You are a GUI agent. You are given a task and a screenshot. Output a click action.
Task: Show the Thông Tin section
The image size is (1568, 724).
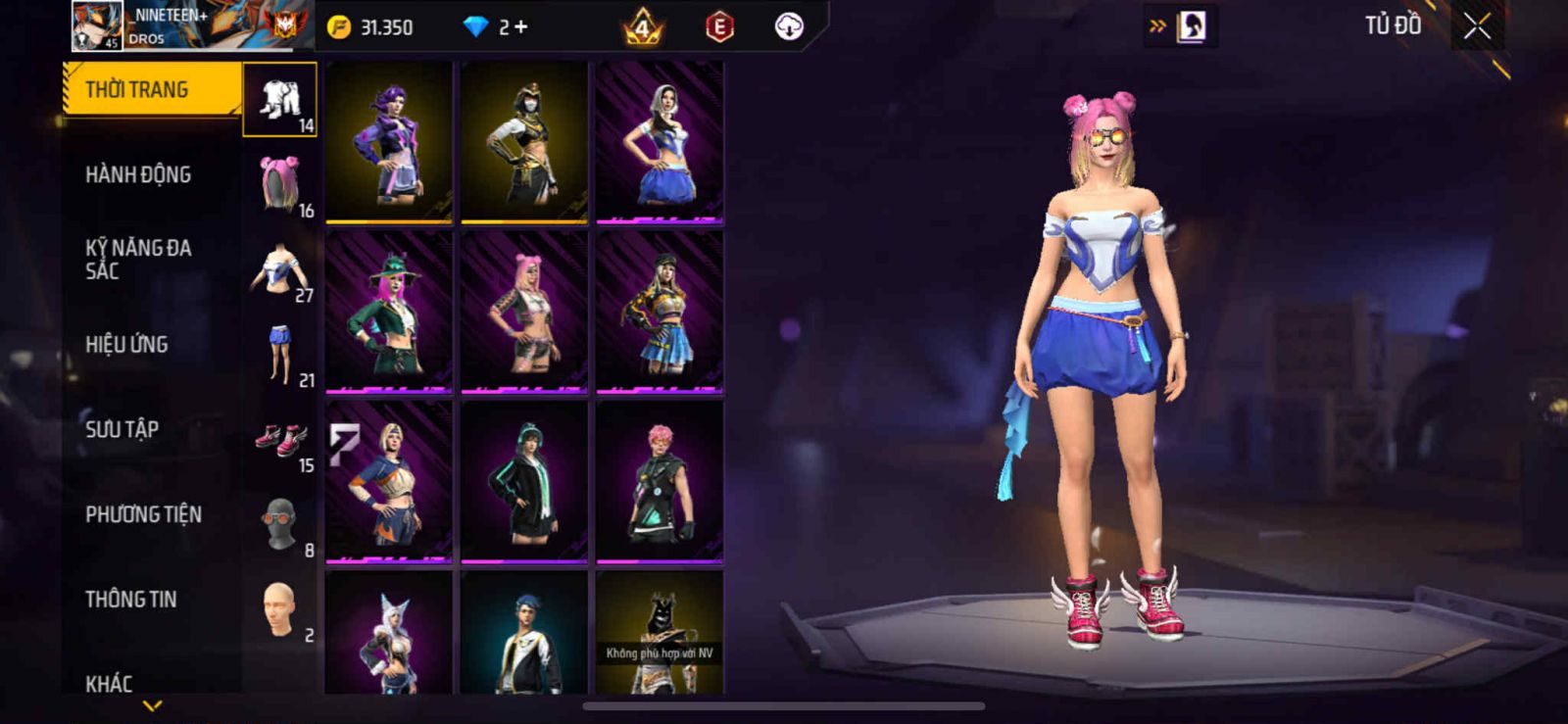pyautogui.click(x=130, y=600)
